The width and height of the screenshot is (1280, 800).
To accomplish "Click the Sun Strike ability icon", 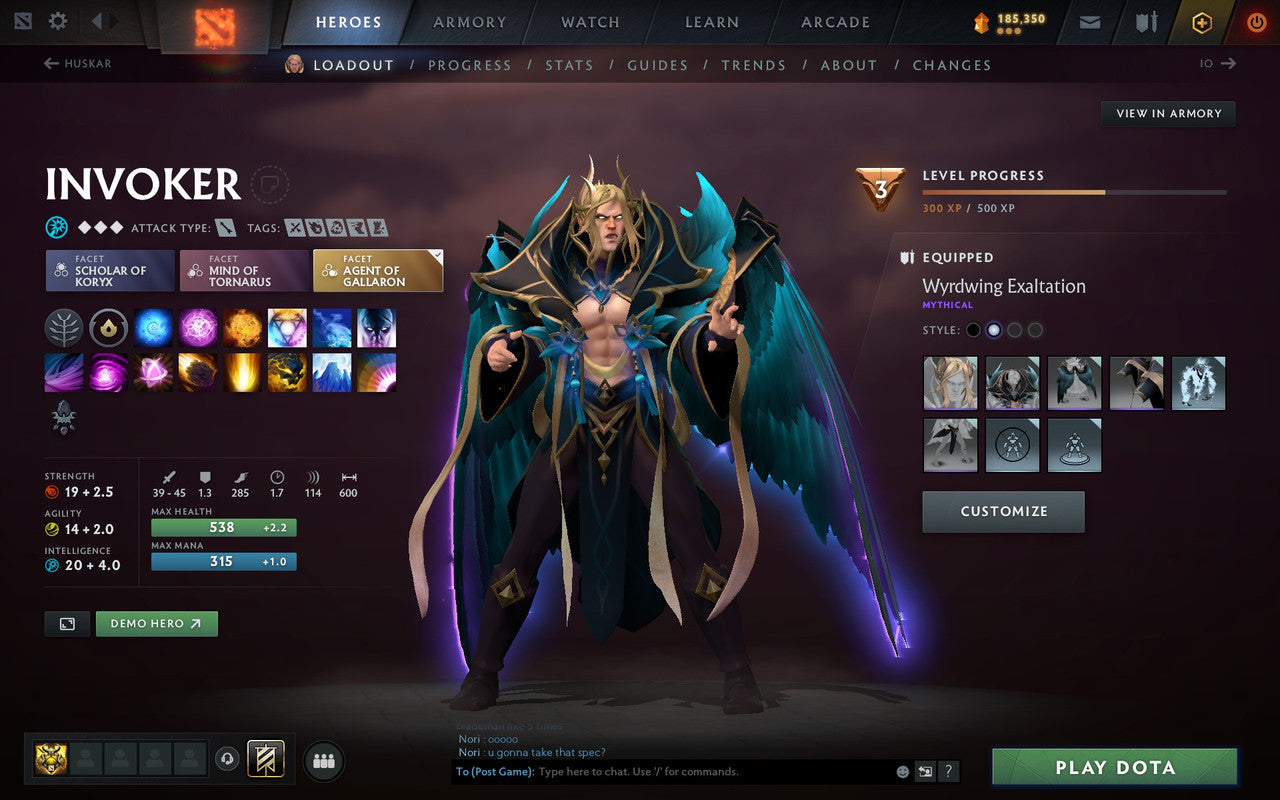I will coord(242,373).
